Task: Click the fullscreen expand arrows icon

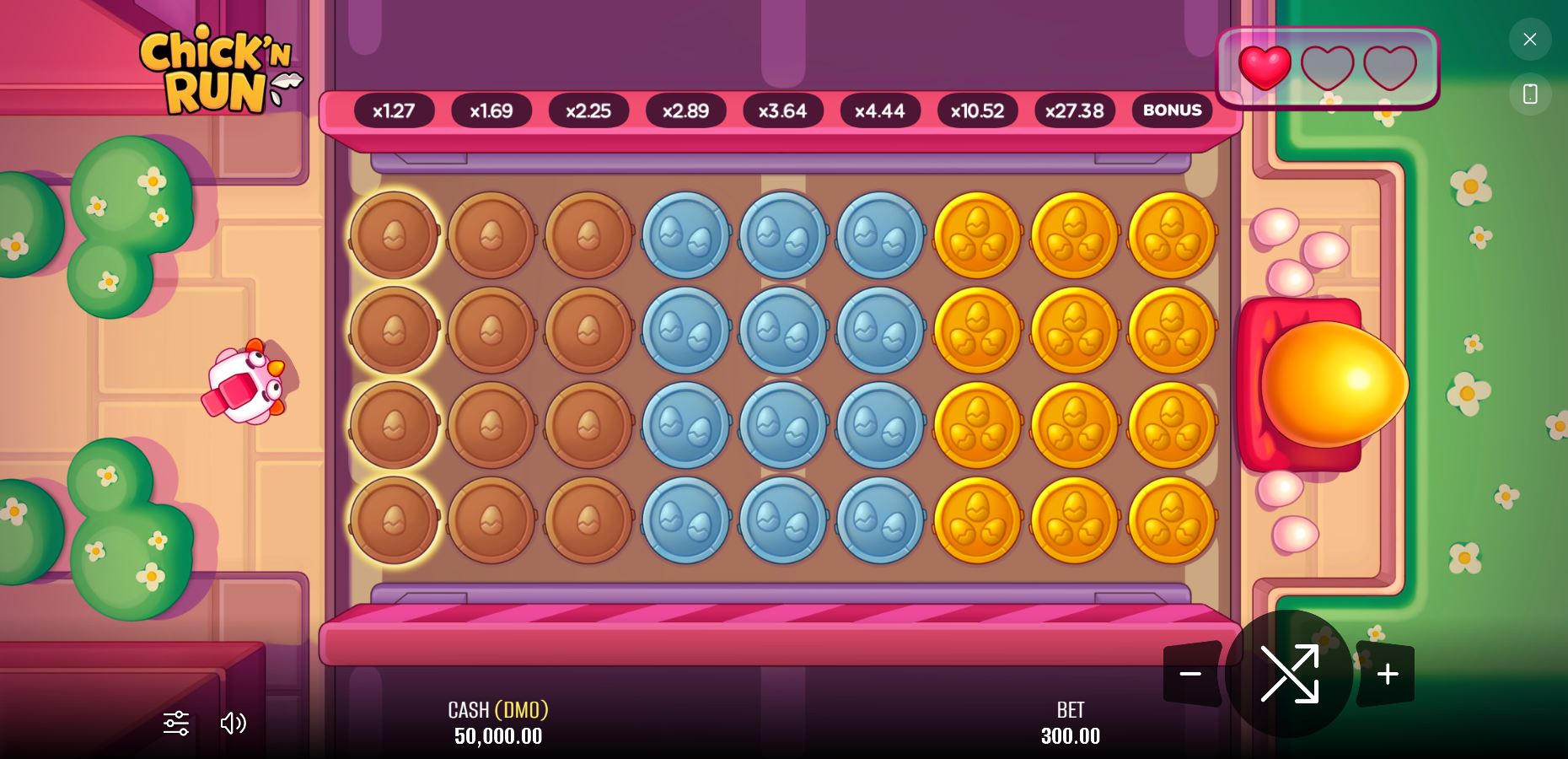Action: (1290, 674)
